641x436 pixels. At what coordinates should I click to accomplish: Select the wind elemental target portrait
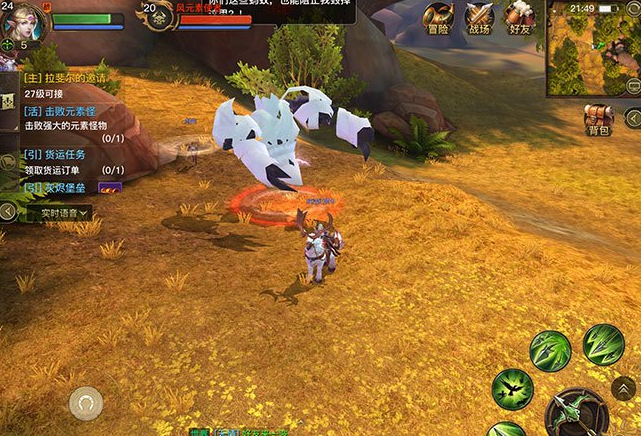click(x=158, y=17)
